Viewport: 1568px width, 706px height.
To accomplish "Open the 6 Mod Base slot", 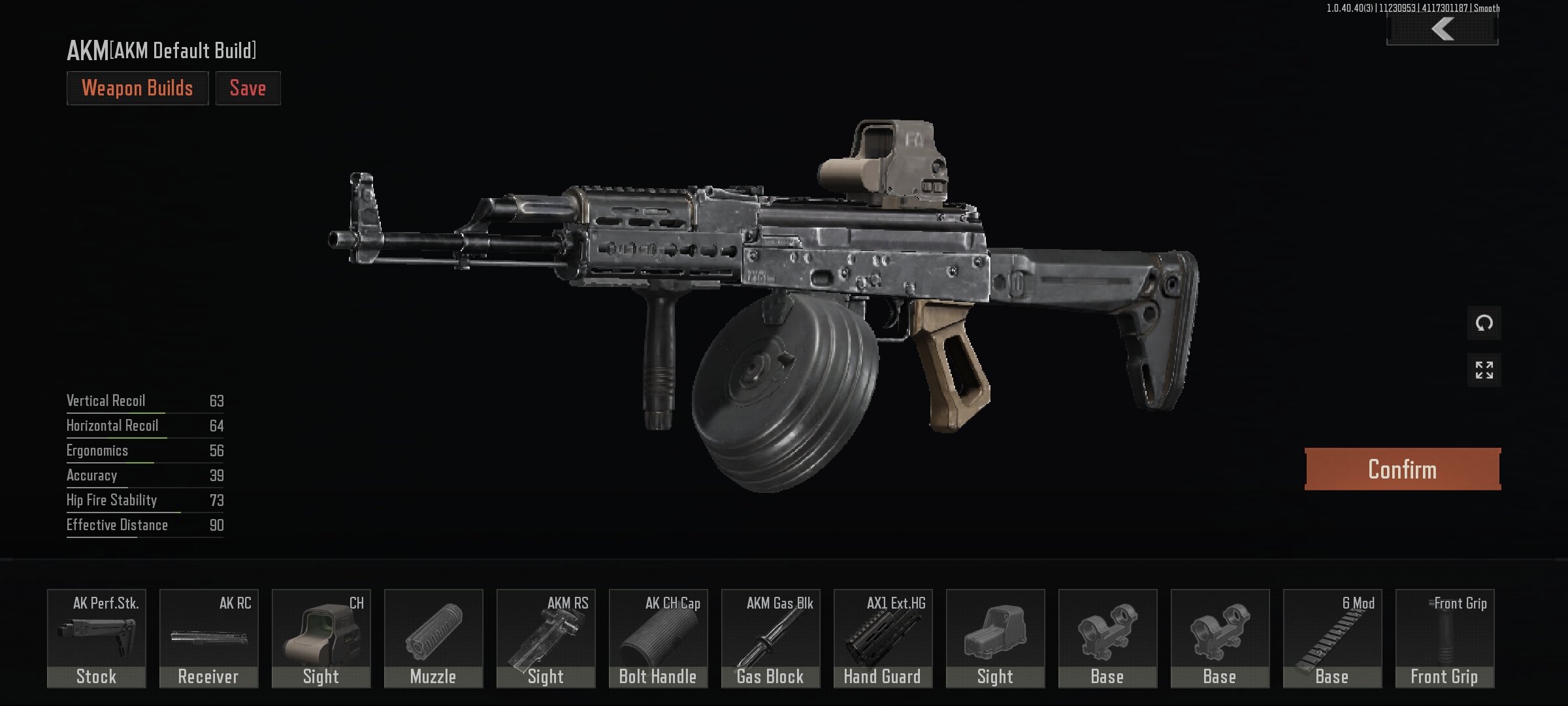I will pos(1333,638).
